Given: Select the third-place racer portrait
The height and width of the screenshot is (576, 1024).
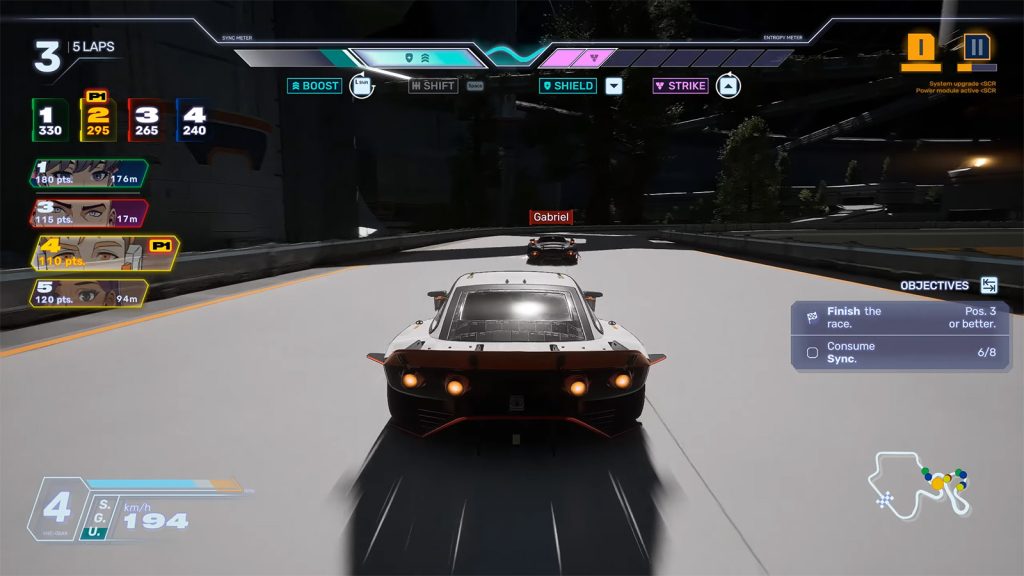Looking at the screenshot, I should pos(88,213).
